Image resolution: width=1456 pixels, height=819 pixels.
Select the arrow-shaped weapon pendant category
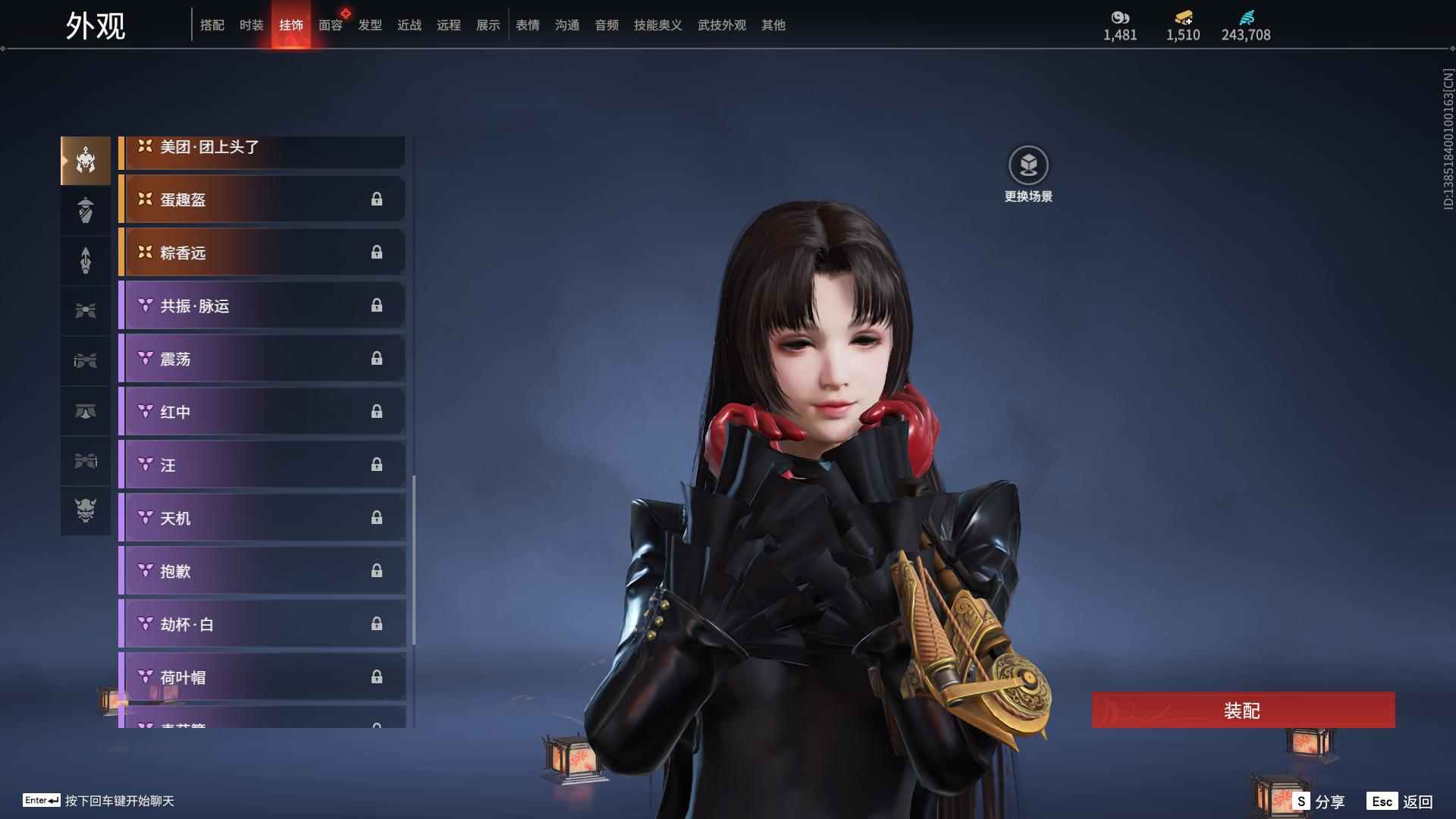pyautogui.click(x=85, y=260)
